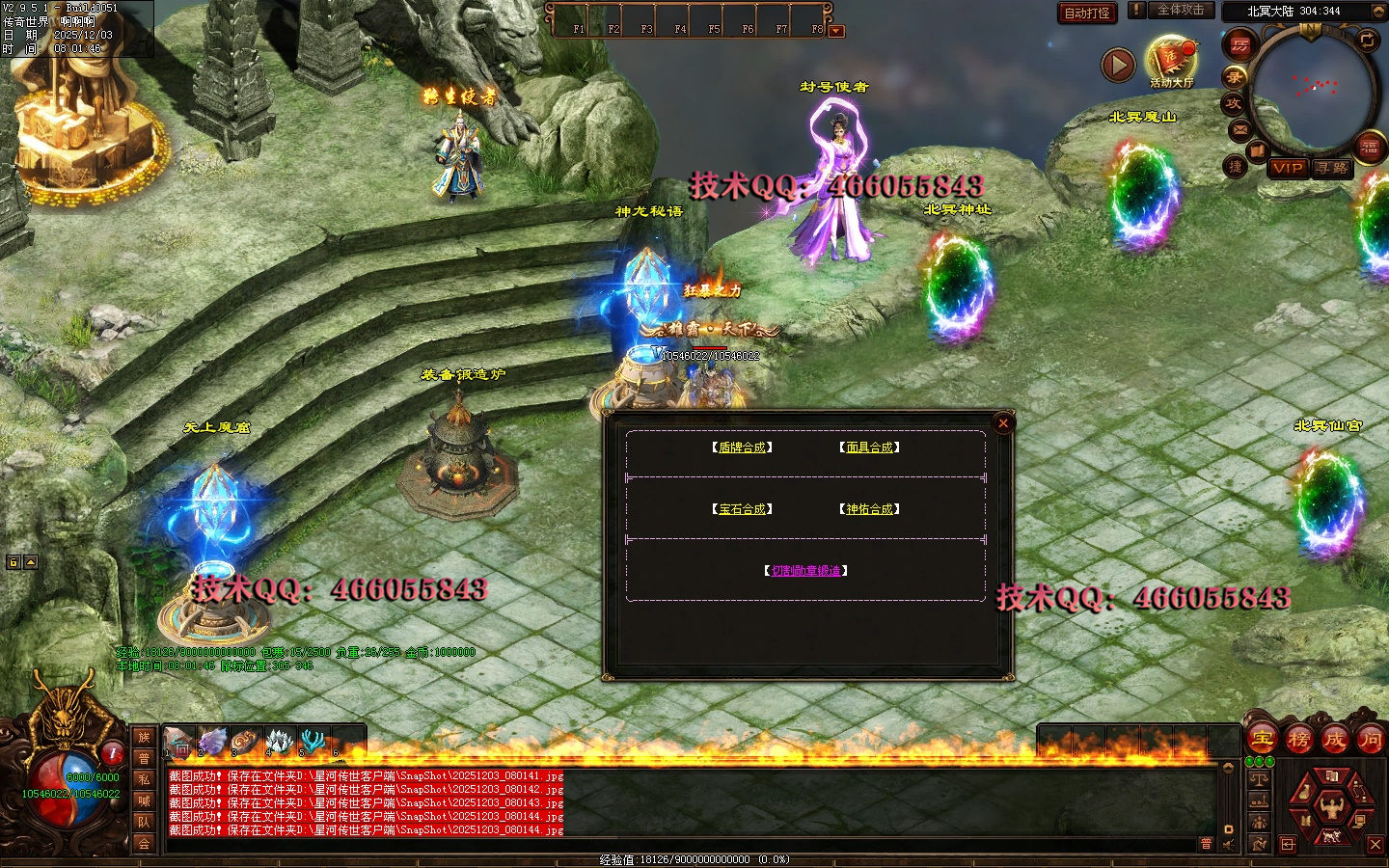Open the 宝石合成 gem synthesis option
This screenshot has height=868, width=1389.
coord(743,509)
